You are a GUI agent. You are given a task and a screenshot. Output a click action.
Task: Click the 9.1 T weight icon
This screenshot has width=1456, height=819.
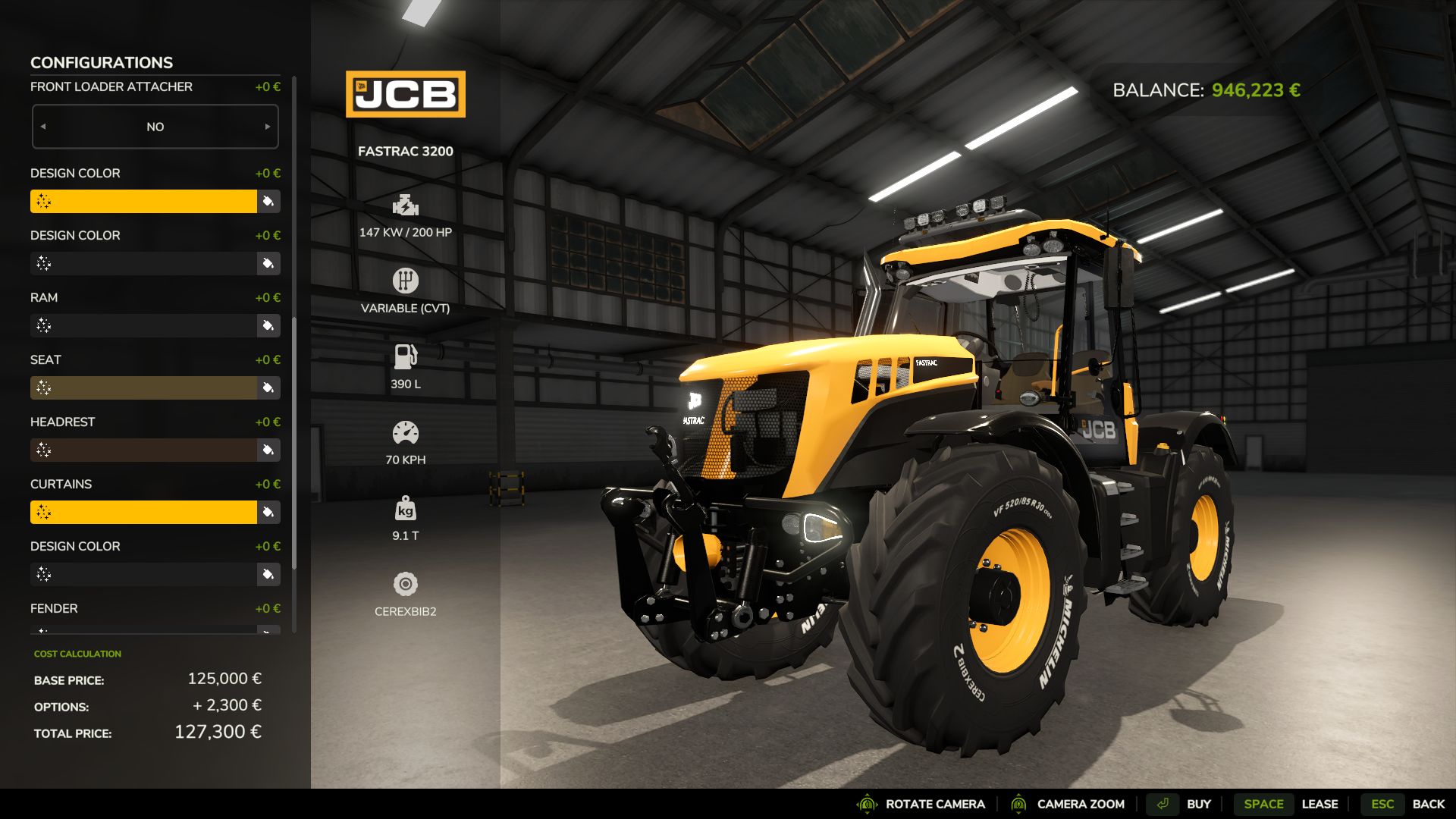(406, 510)
